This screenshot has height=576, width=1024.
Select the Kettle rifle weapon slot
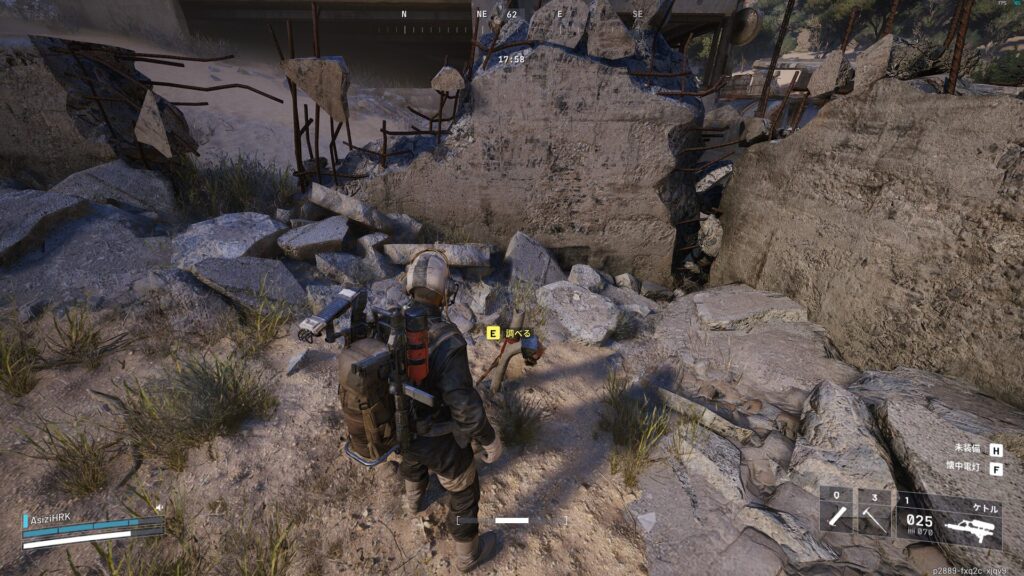click(948, 517)
